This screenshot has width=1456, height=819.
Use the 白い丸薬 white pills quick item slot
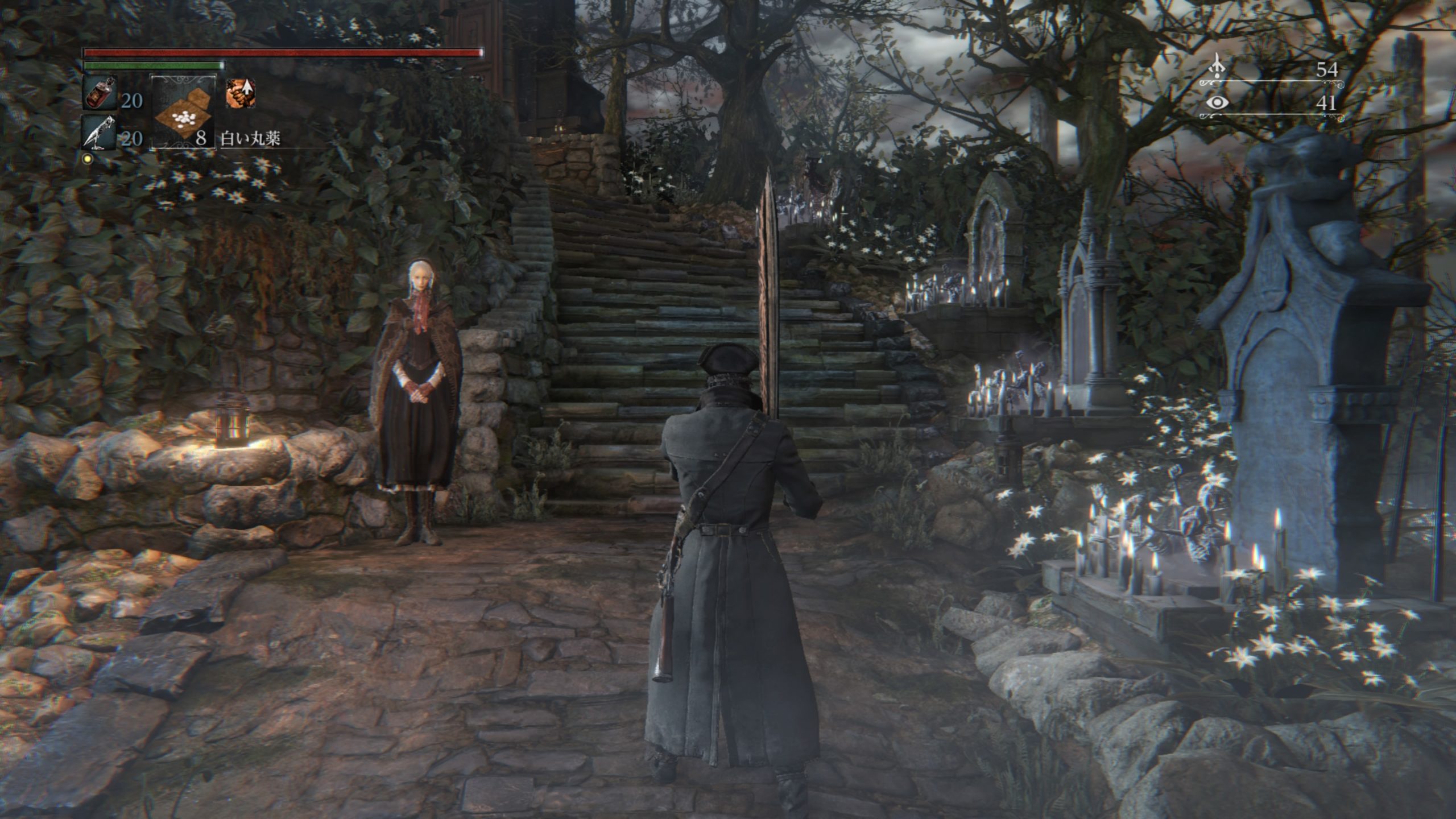(x=182, y=113)
